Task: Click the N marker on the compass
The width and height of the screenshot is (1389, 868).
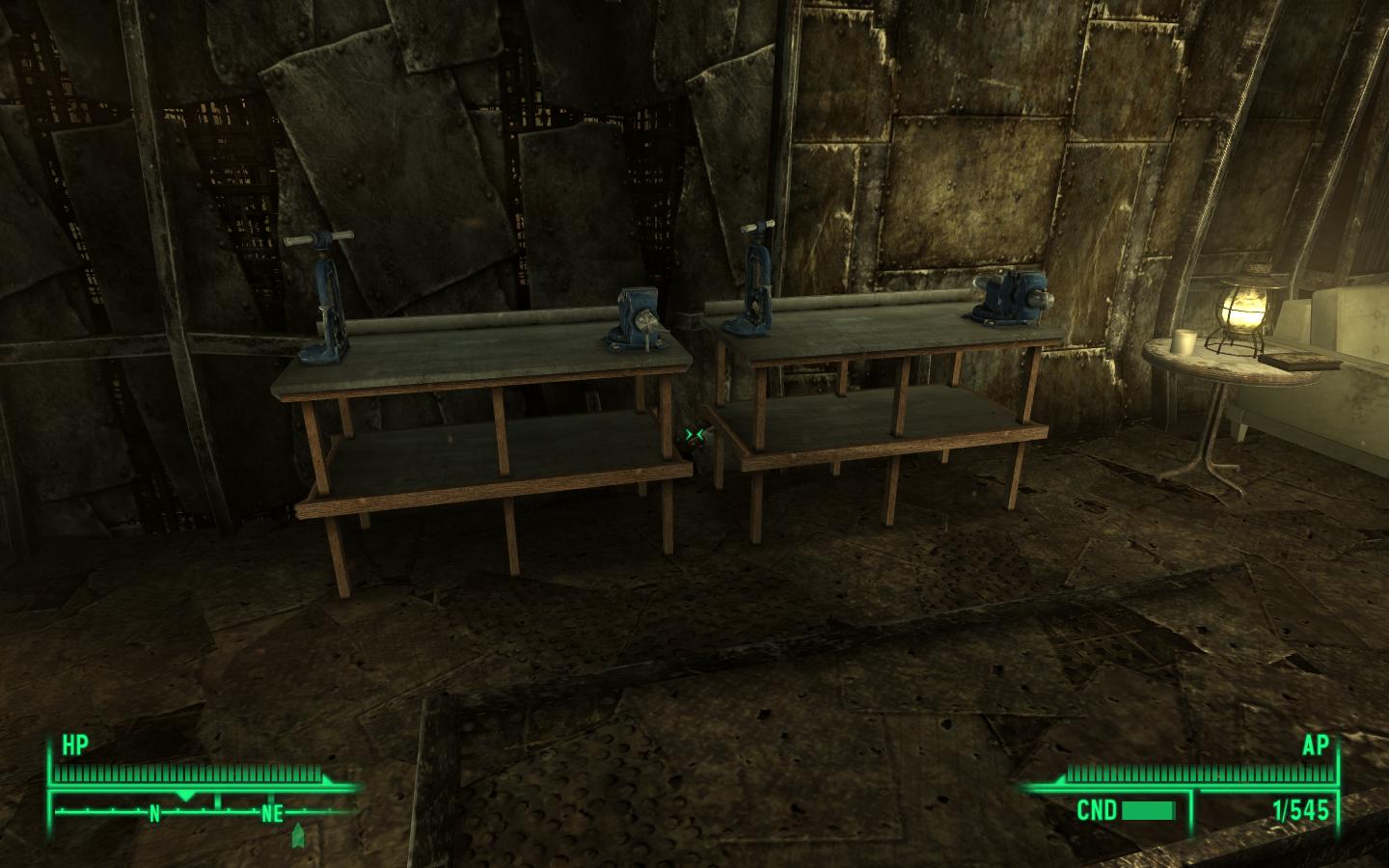Action: (155, 813)
